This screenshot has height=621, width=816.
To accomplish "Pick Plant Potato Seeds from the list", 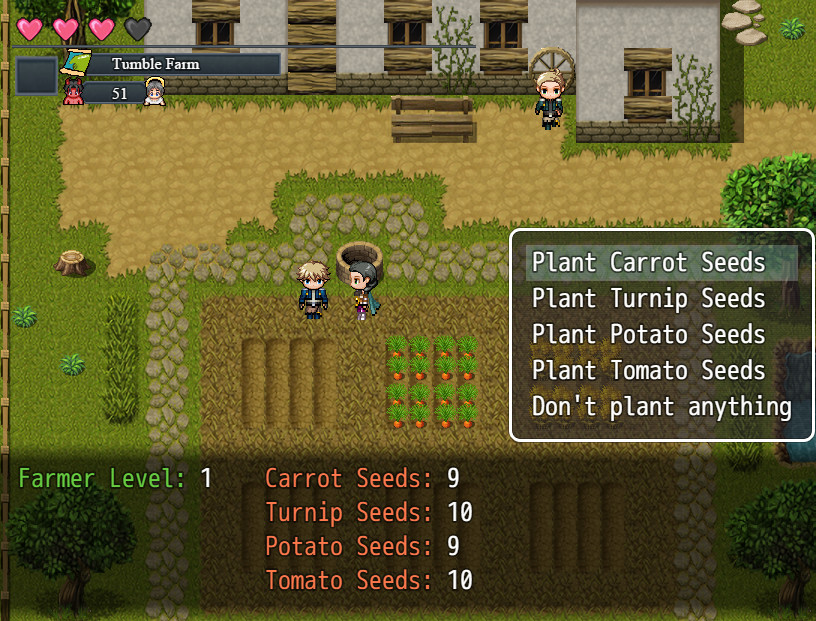I will tap(649, 335).
